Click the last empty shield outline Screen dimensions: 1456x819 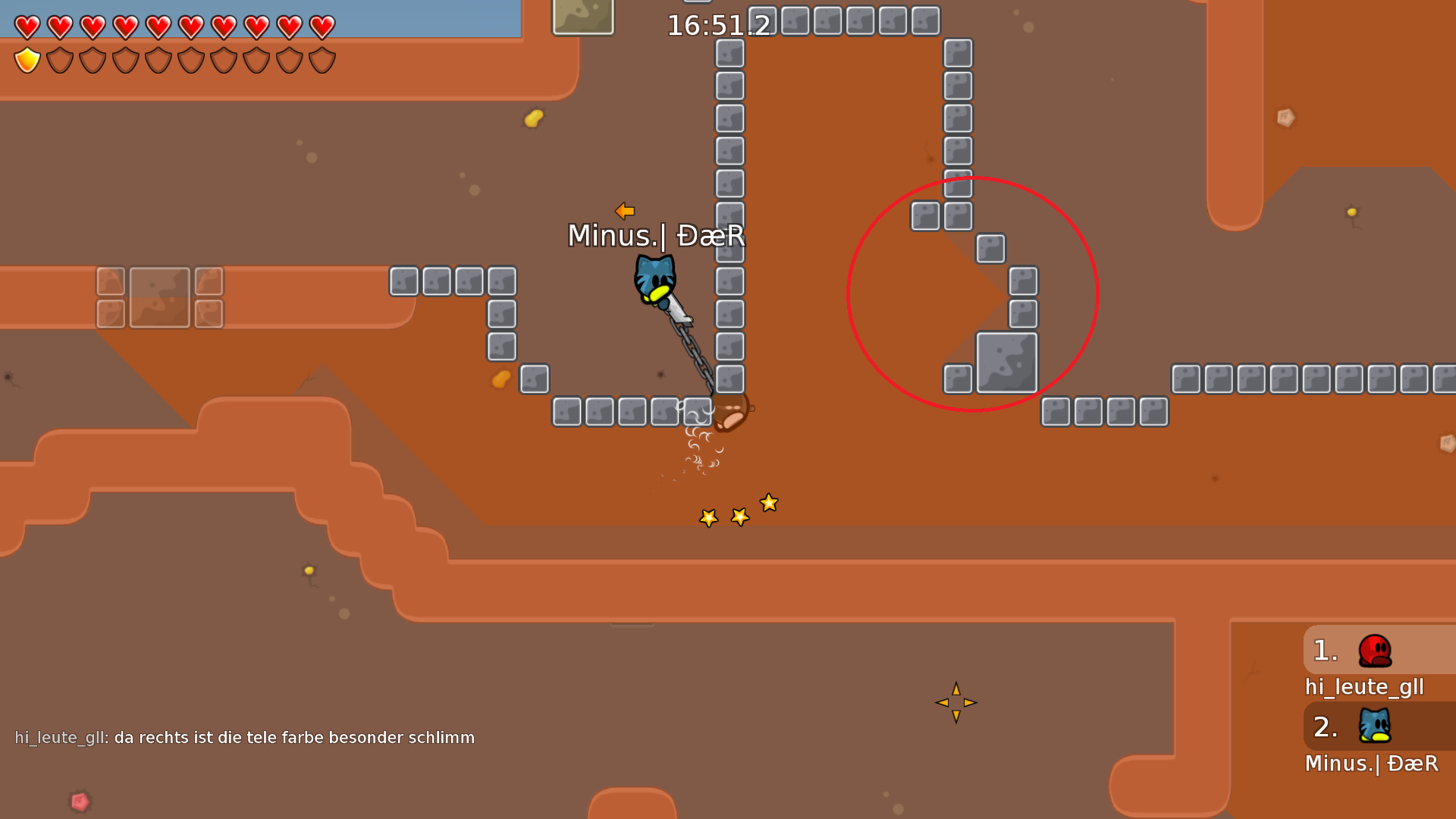tap(322, 60)
